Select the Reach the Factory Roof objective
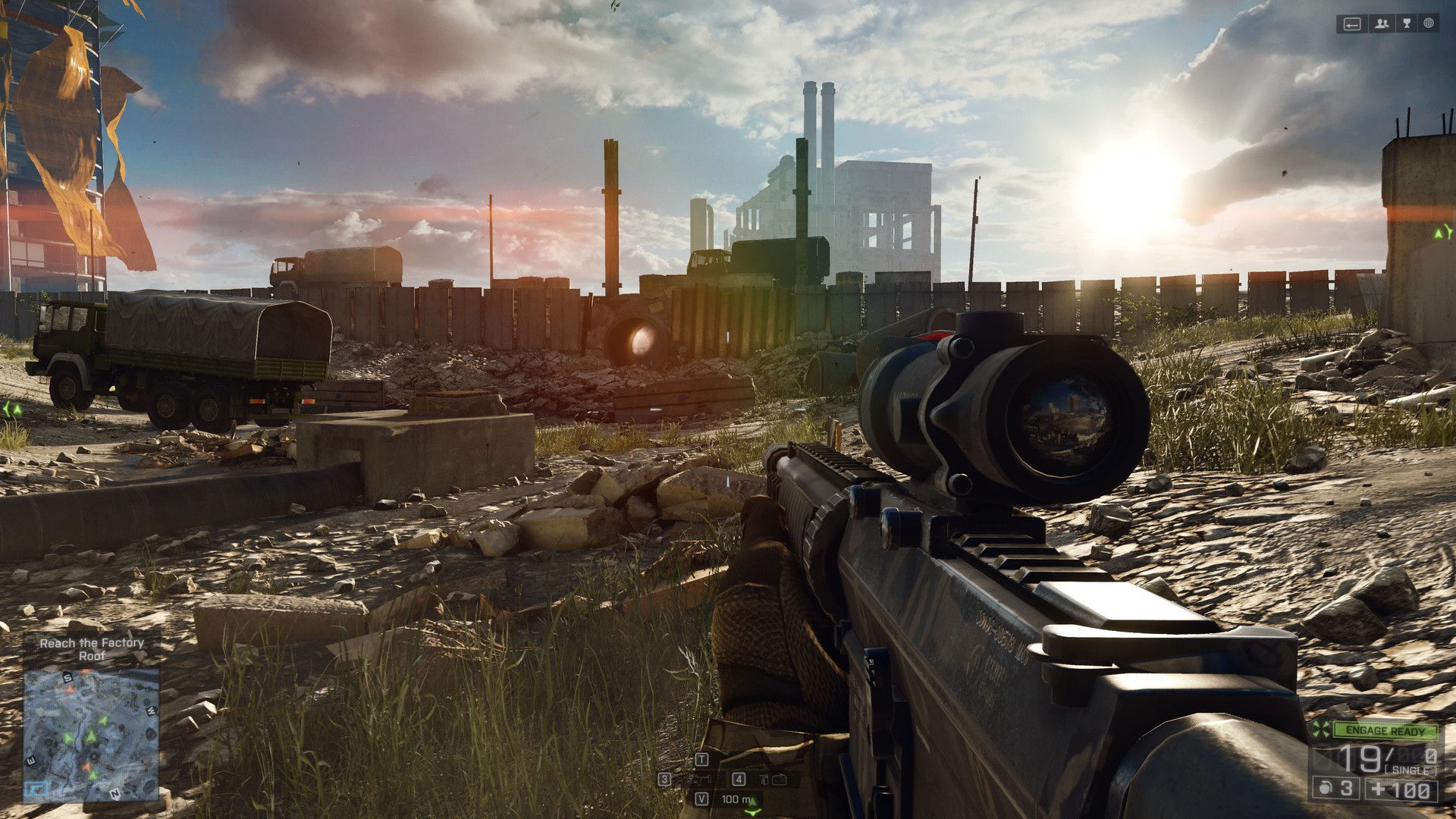 click(x=92, y=649)
